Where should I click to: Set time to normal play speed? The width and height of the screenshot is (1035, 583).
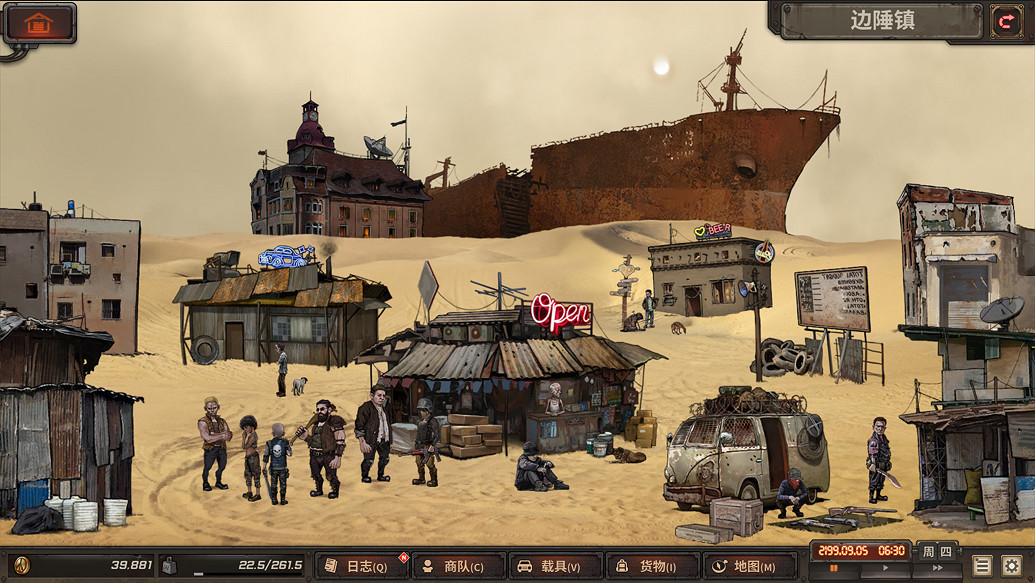[x=884, y=569]
